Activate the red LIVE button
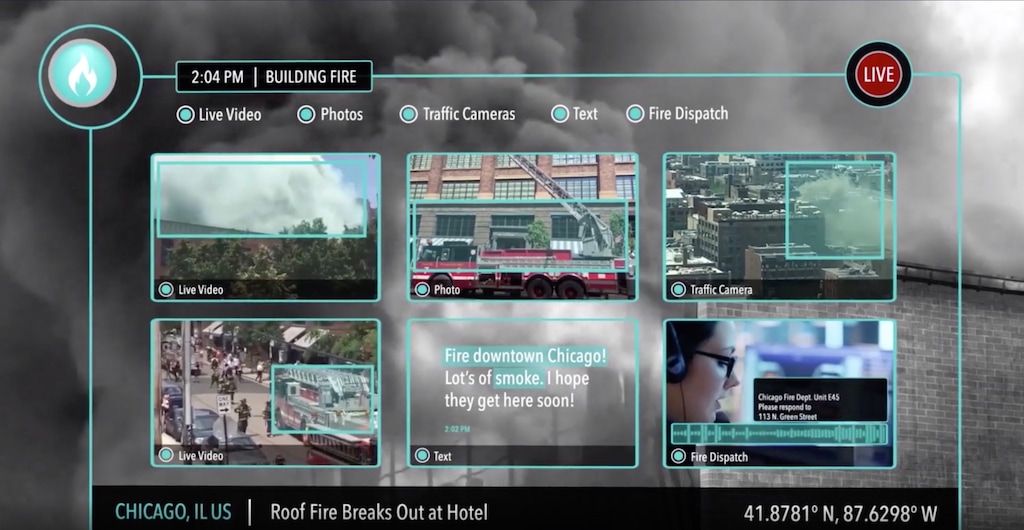Screen dimensions: 1024x530 [878, 75]
